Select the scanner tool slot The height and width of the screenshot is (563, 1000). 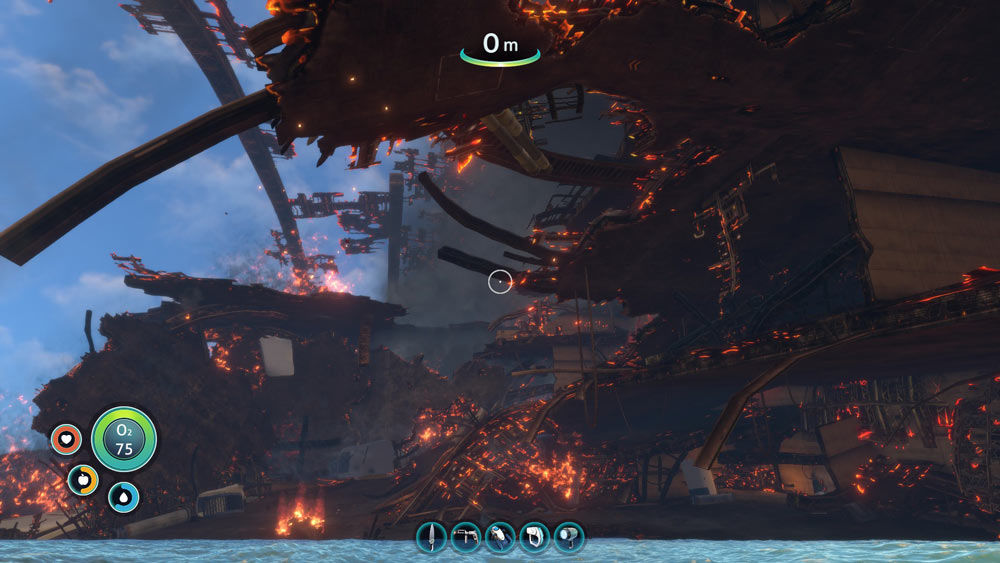tap(534, 537)
